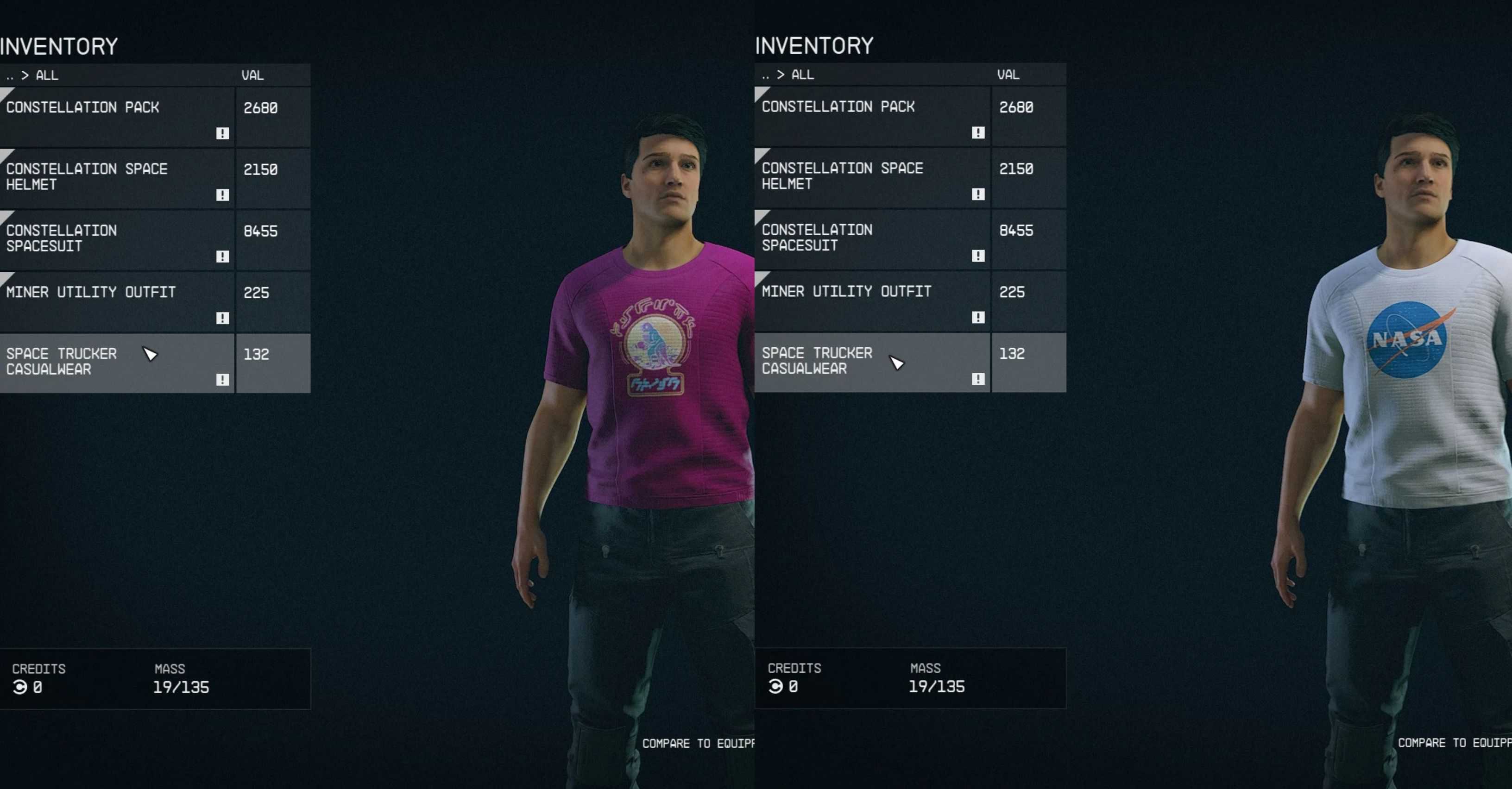Screen dimensions: 1512x789
Task: Equip Space Trucker Casualwear in the NASA-shirt inventory
Action: tap(873, 362)
